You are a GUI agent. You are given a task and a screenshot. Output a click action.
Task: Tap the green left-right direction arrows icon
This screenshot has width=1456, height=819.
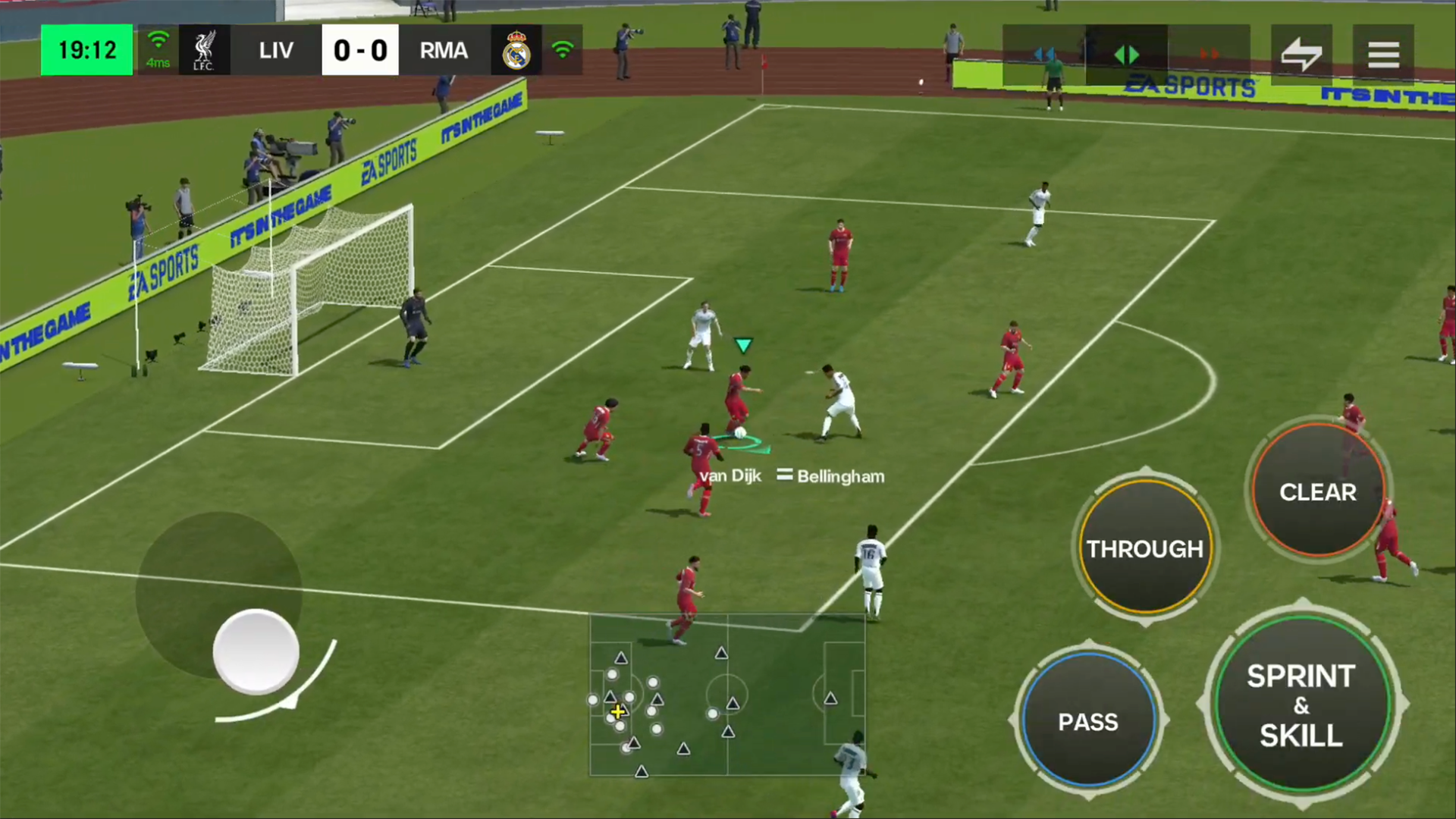tap(1127, 54)
